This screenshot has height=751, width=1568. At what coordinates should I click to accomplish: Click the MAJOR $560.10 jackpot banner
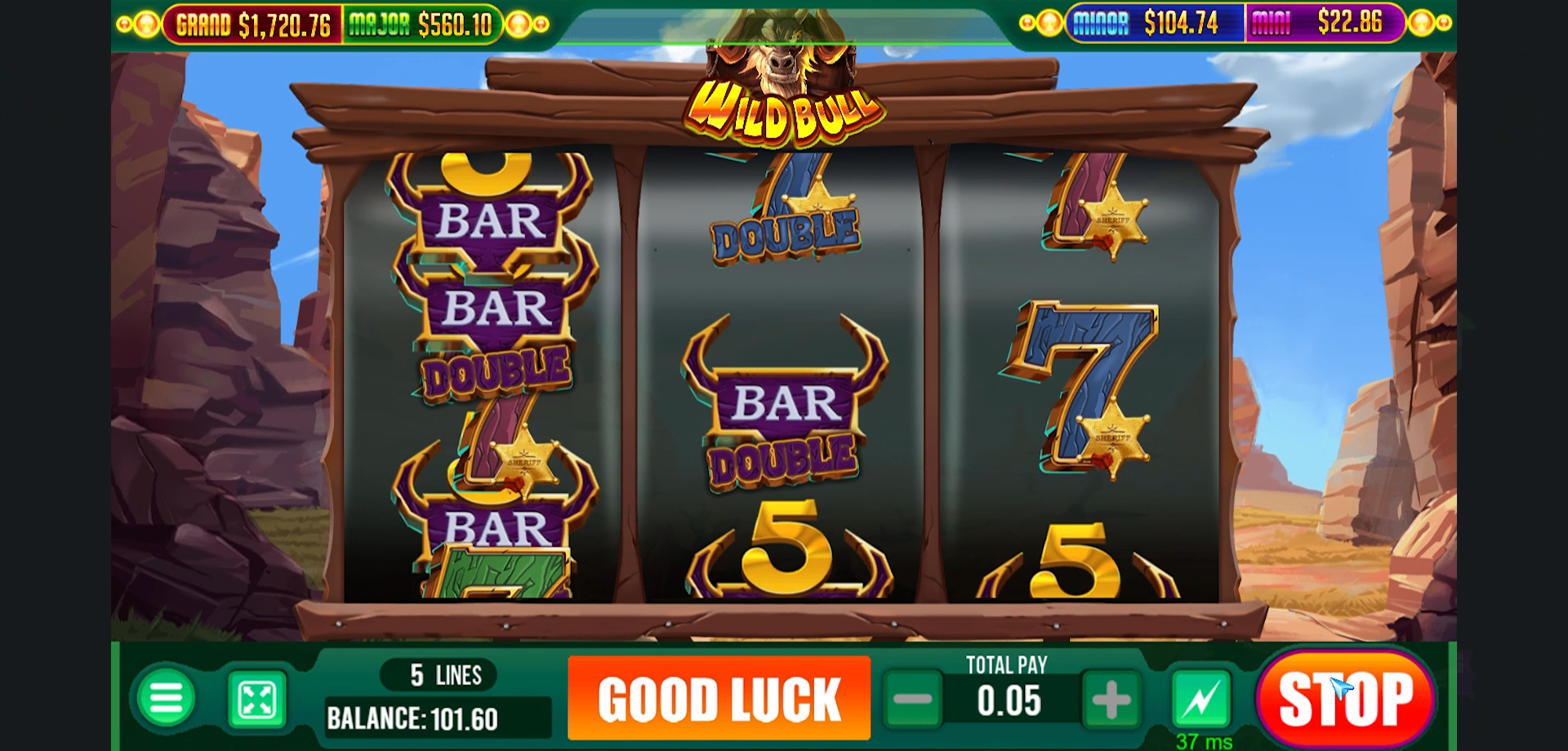point(425,23)
